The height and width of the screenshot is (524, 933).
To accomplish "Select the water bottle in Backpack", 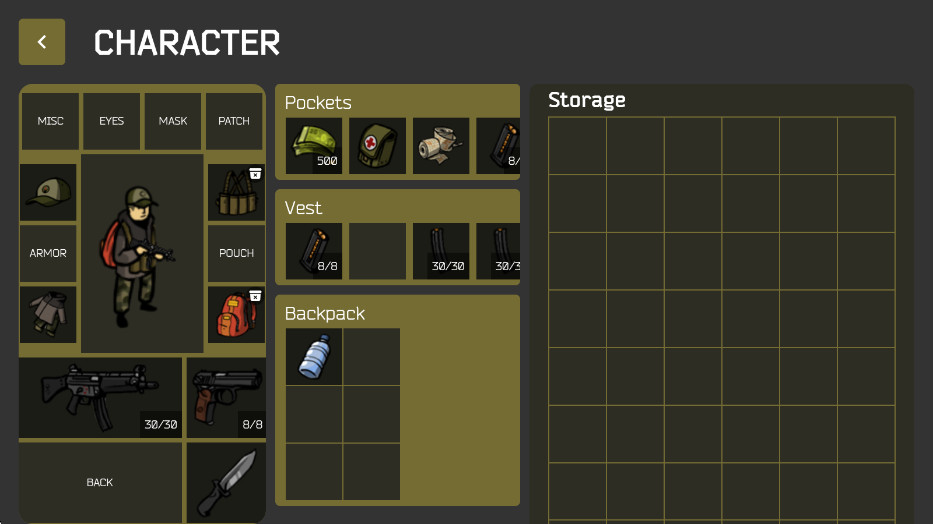I will pyautogui.click(x=314, y=357).
